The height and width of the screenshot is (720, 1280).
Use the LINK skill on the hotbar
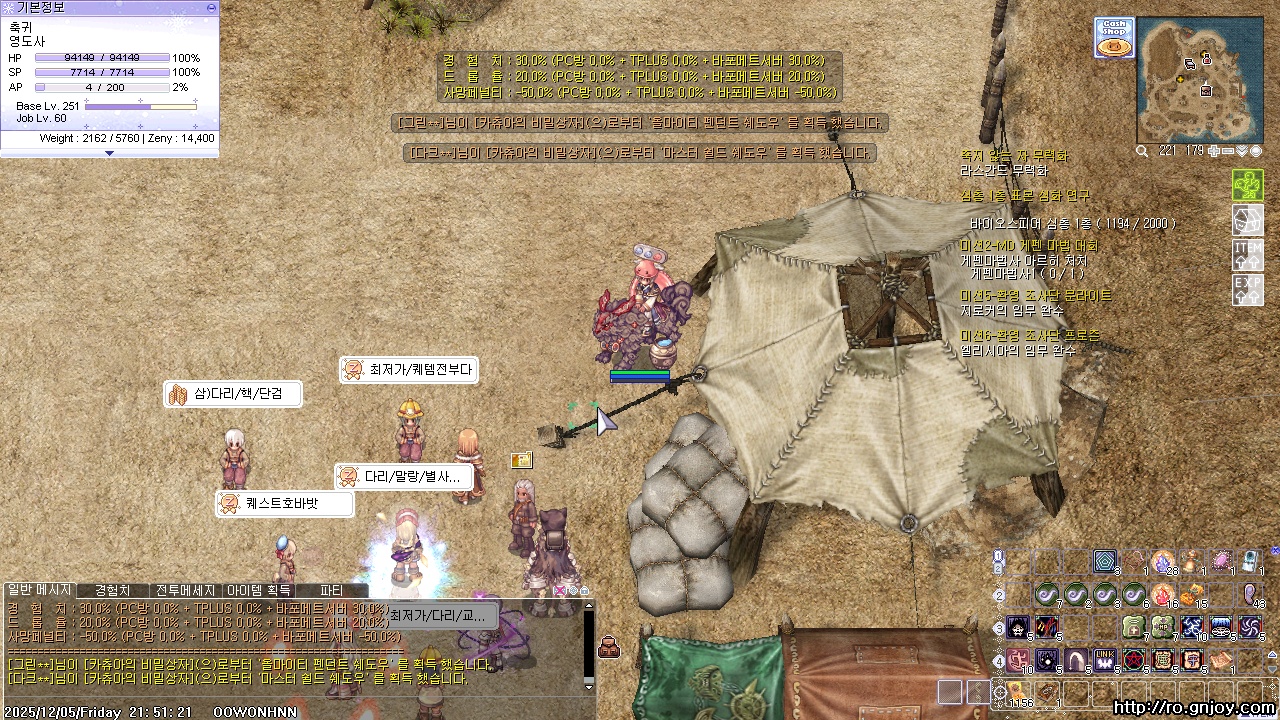pos(1105,660)
